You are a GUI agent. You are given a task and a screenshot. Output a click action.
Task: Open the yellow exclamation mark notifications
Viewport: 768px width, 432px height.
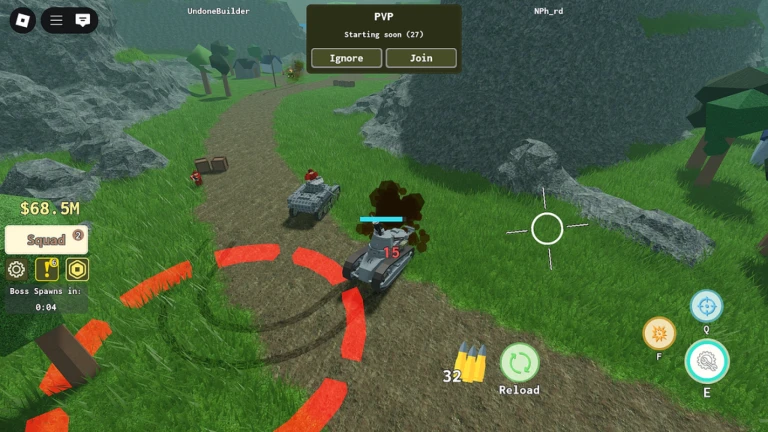click(x=46, y=269)
